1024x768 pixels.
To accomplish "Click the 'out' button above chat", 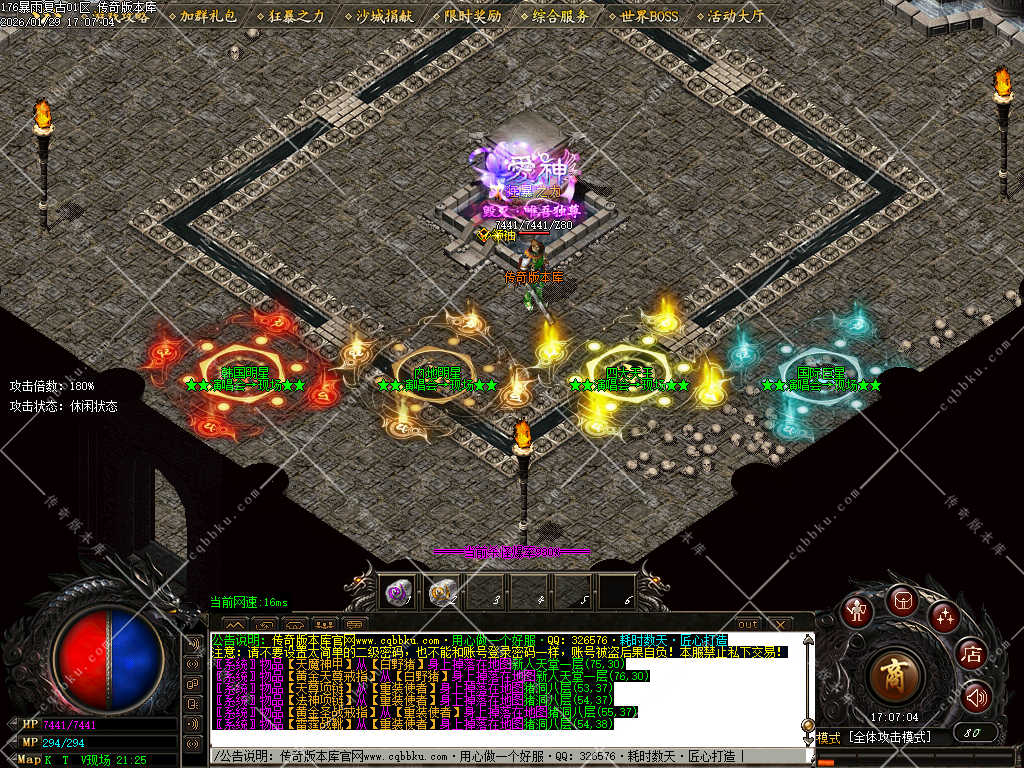I will point(747,624).
